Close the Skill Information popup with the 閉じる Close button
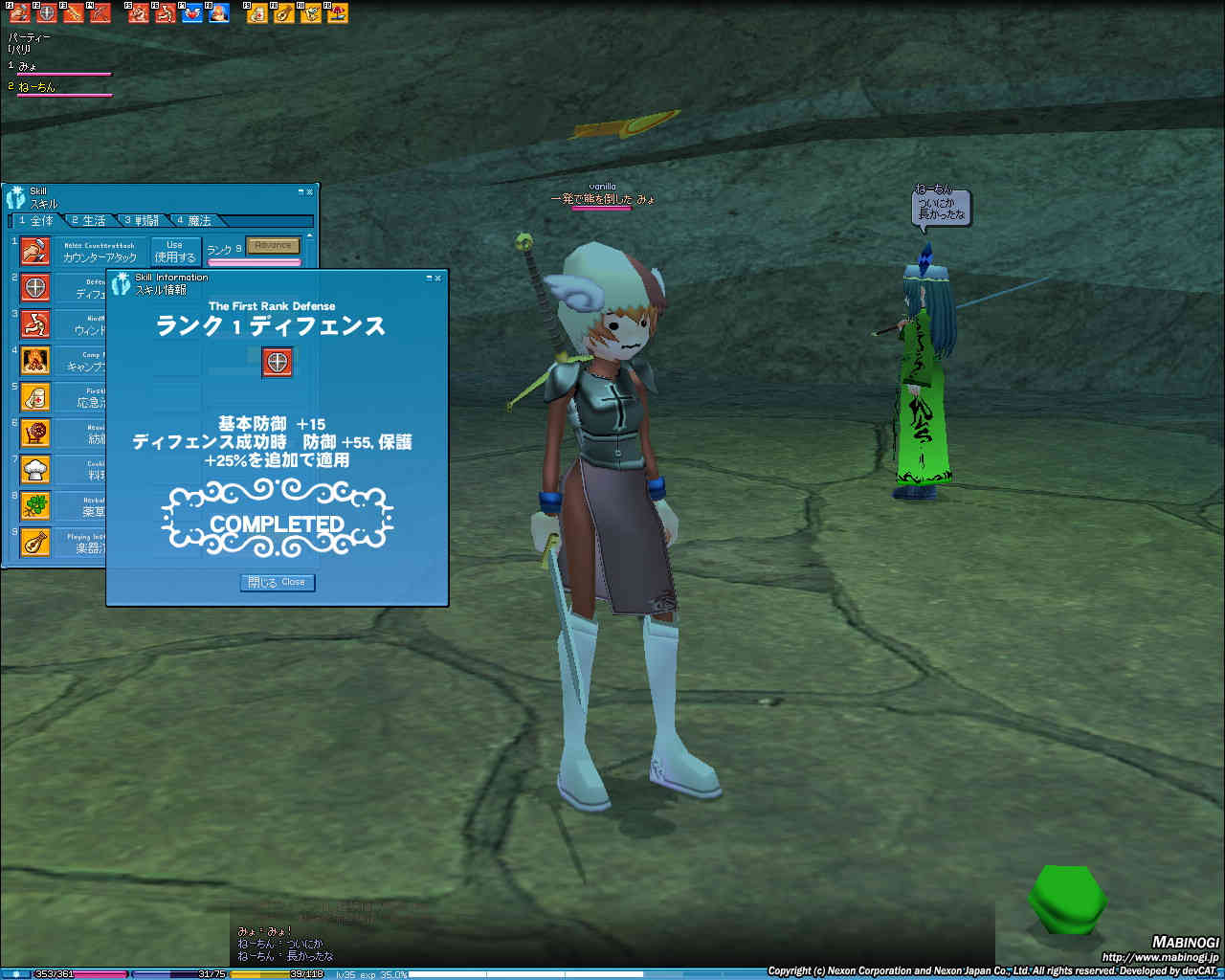This screenshot has width=1225, height=980. tap(277, 582)
